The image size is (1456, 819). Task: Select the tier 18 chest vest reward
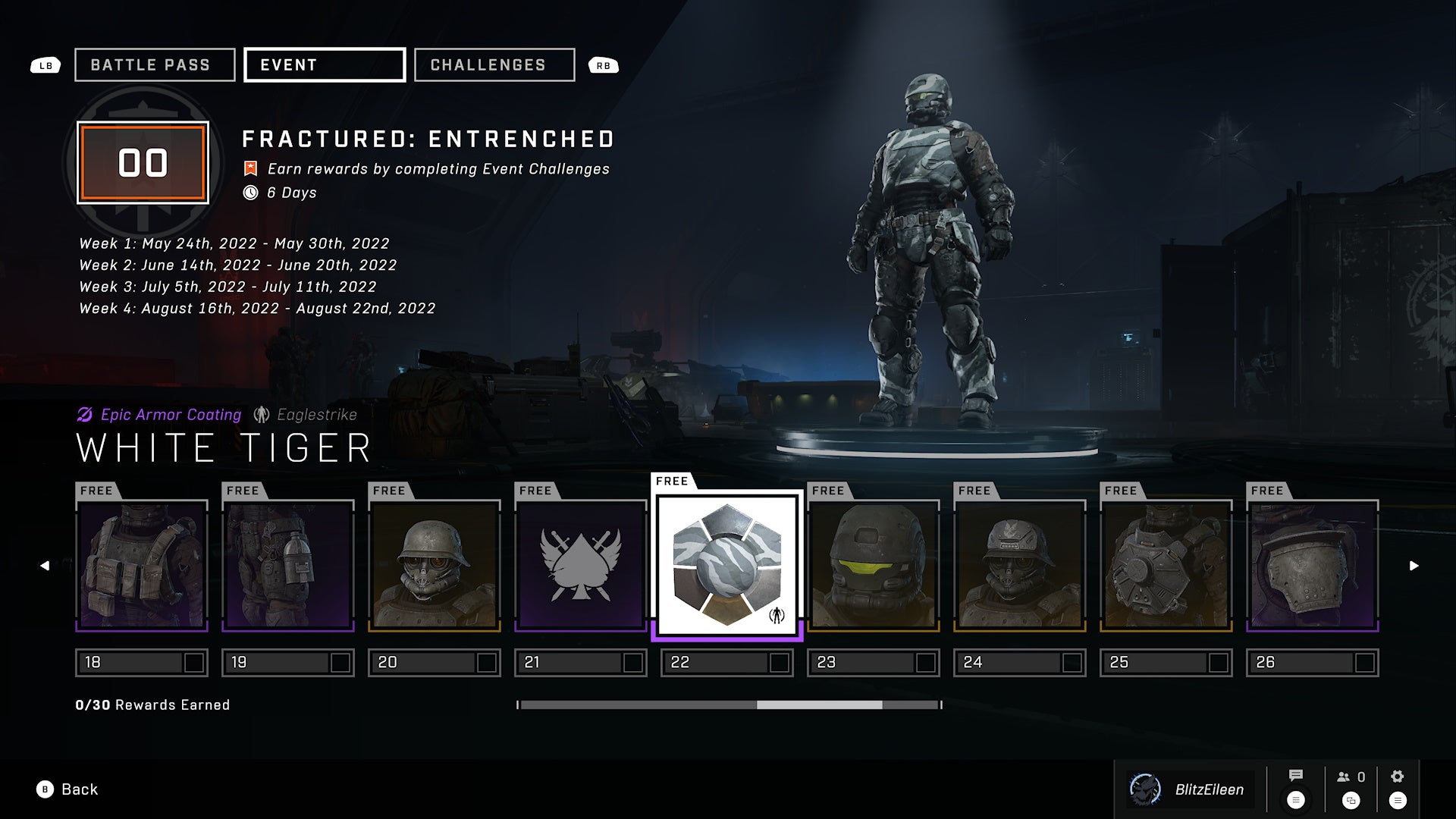142,566
